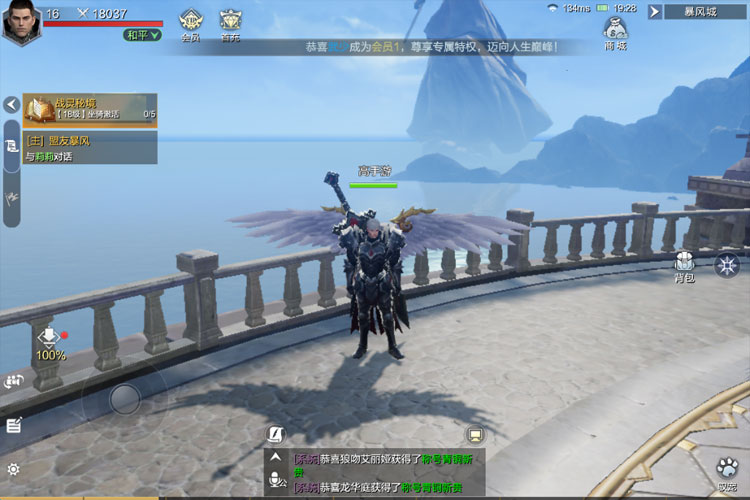
Task: Open the player portrait profile
Action: [x=20, y=22]
